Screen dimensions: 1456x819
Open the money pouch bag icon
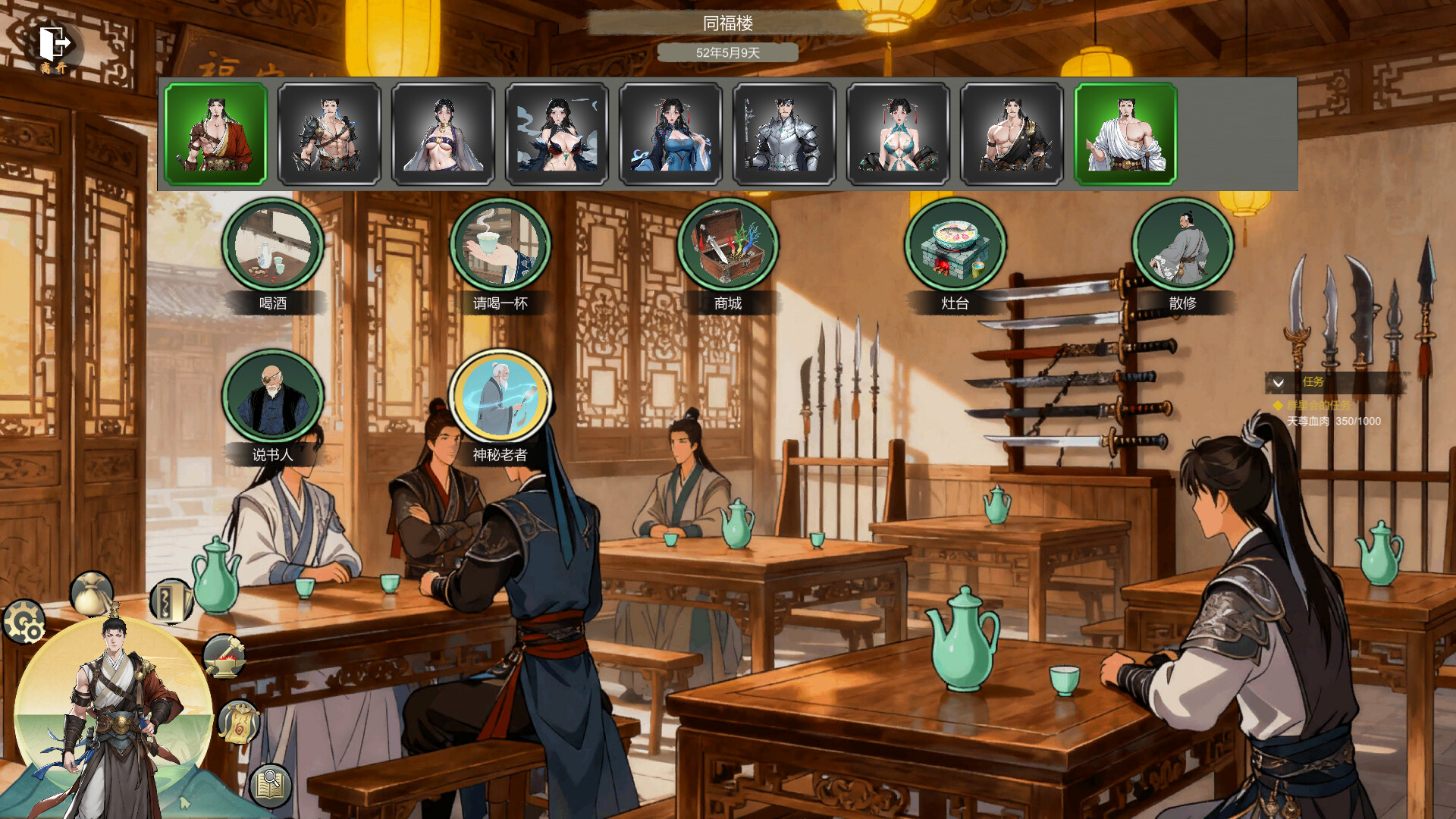click(92, 593)
